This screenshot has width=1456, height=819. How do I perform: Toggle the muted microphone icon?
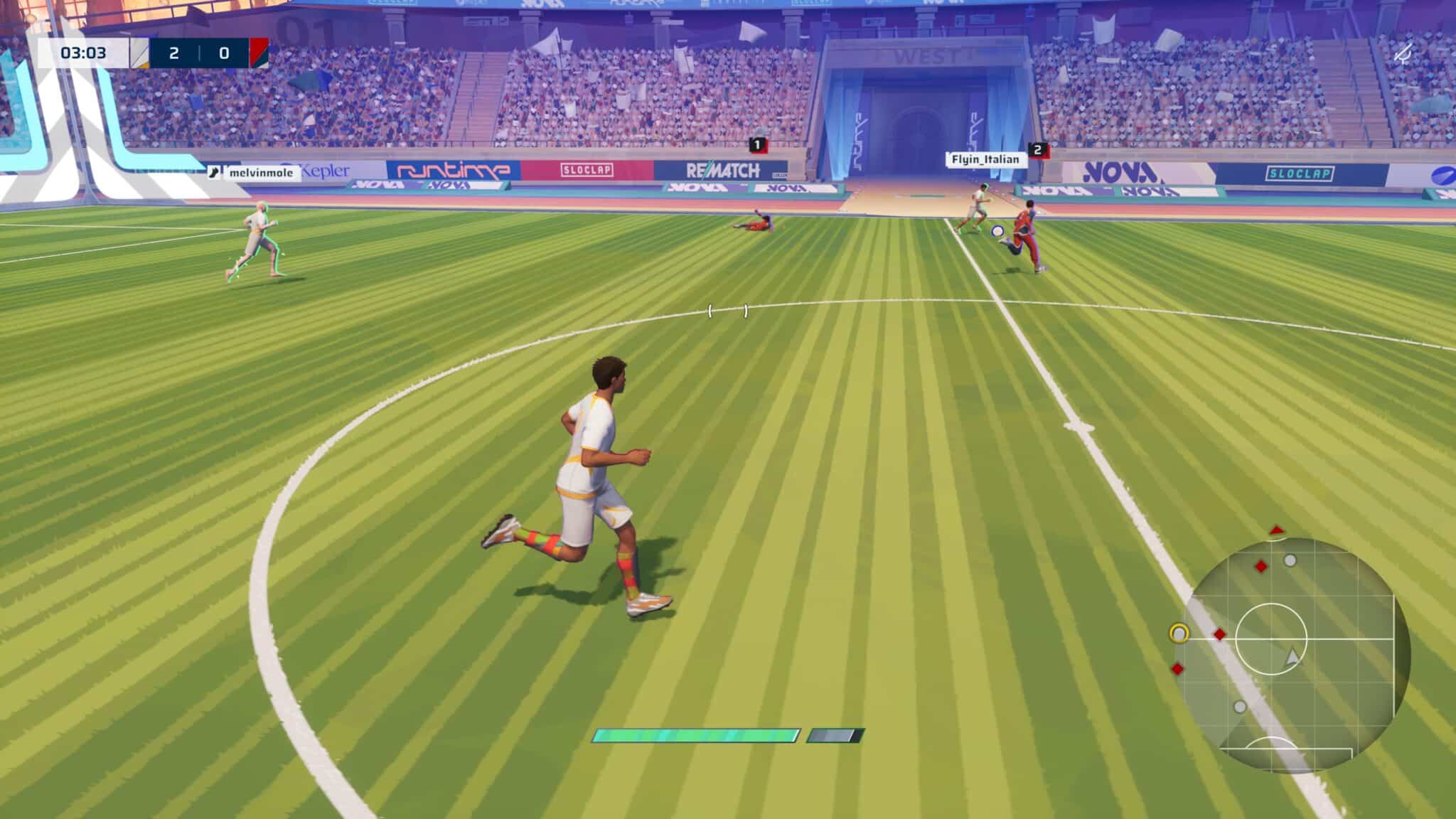pos(1403,53)
